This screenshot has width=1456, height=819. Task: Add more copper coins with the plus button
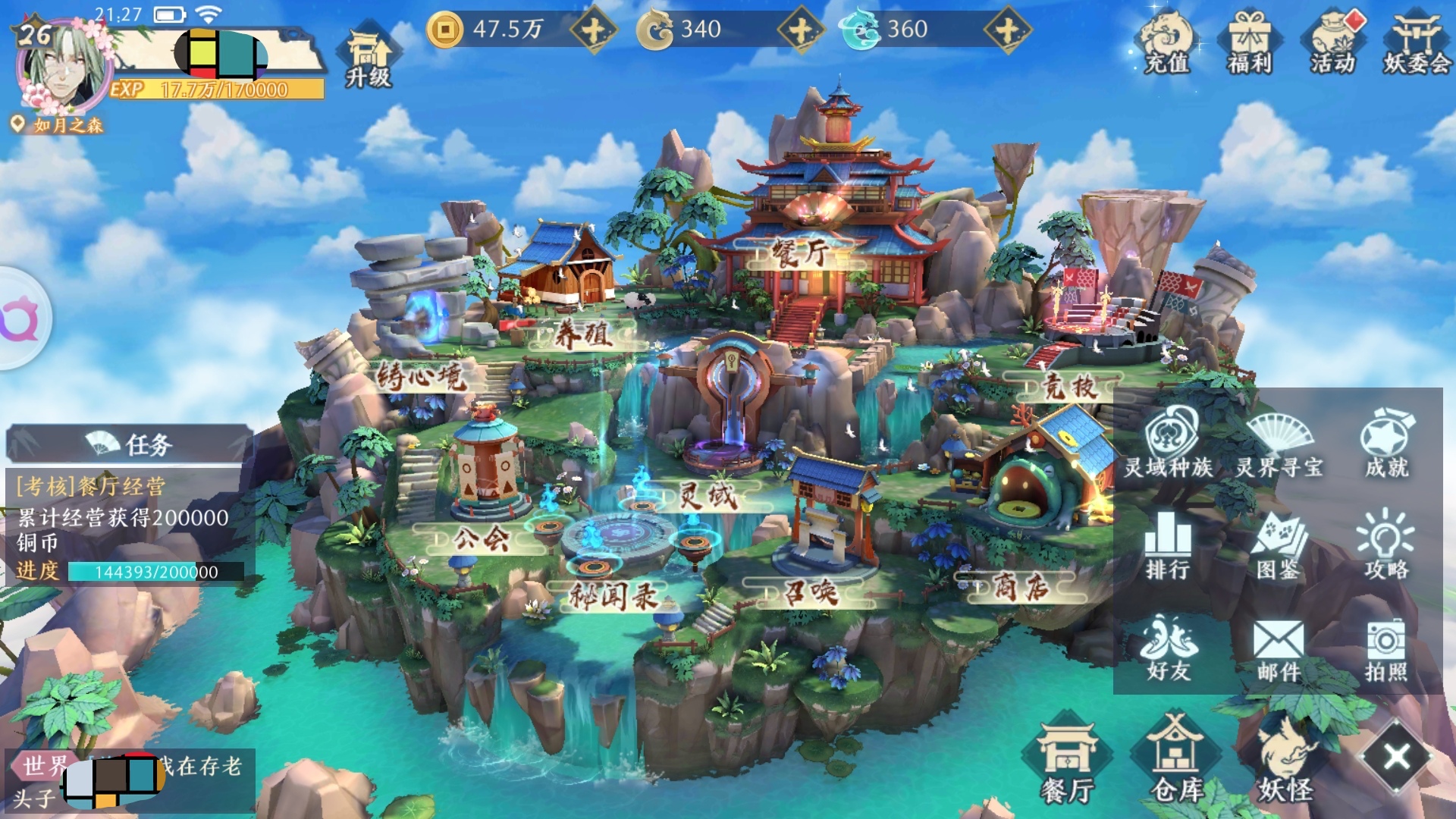[x=593, y=30]
